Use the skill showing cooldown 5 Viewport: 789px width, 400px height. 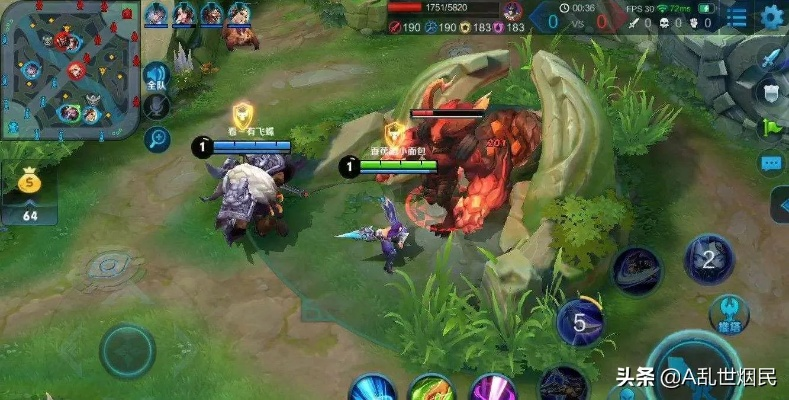(581, 322)
